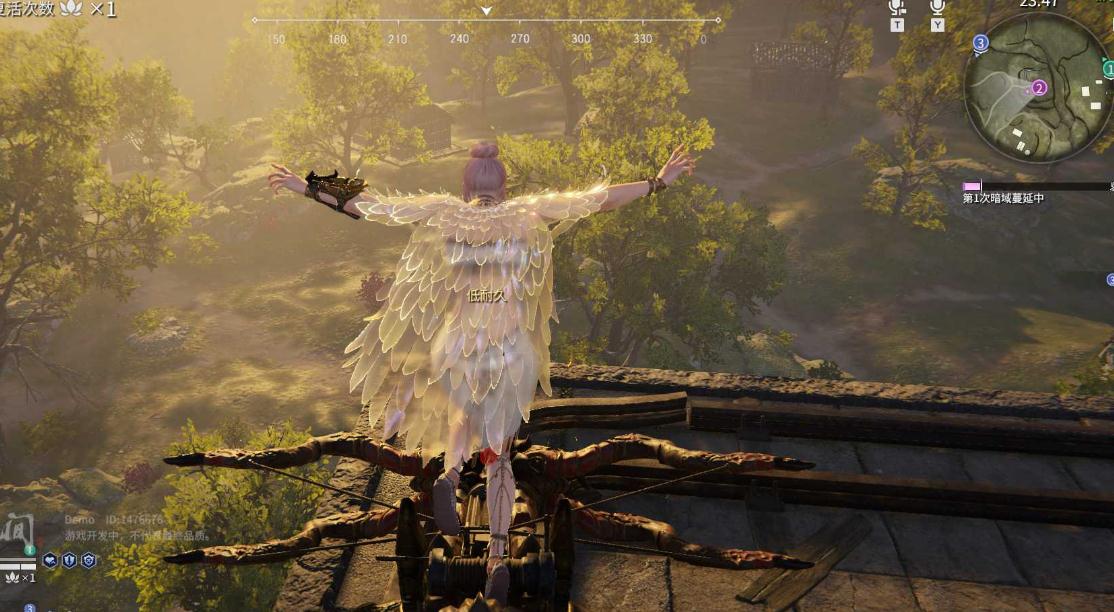The height and width of the screenshot is (612, 1114).
Task: Click the compass heading bar
Action: click(x=486, y=20)
